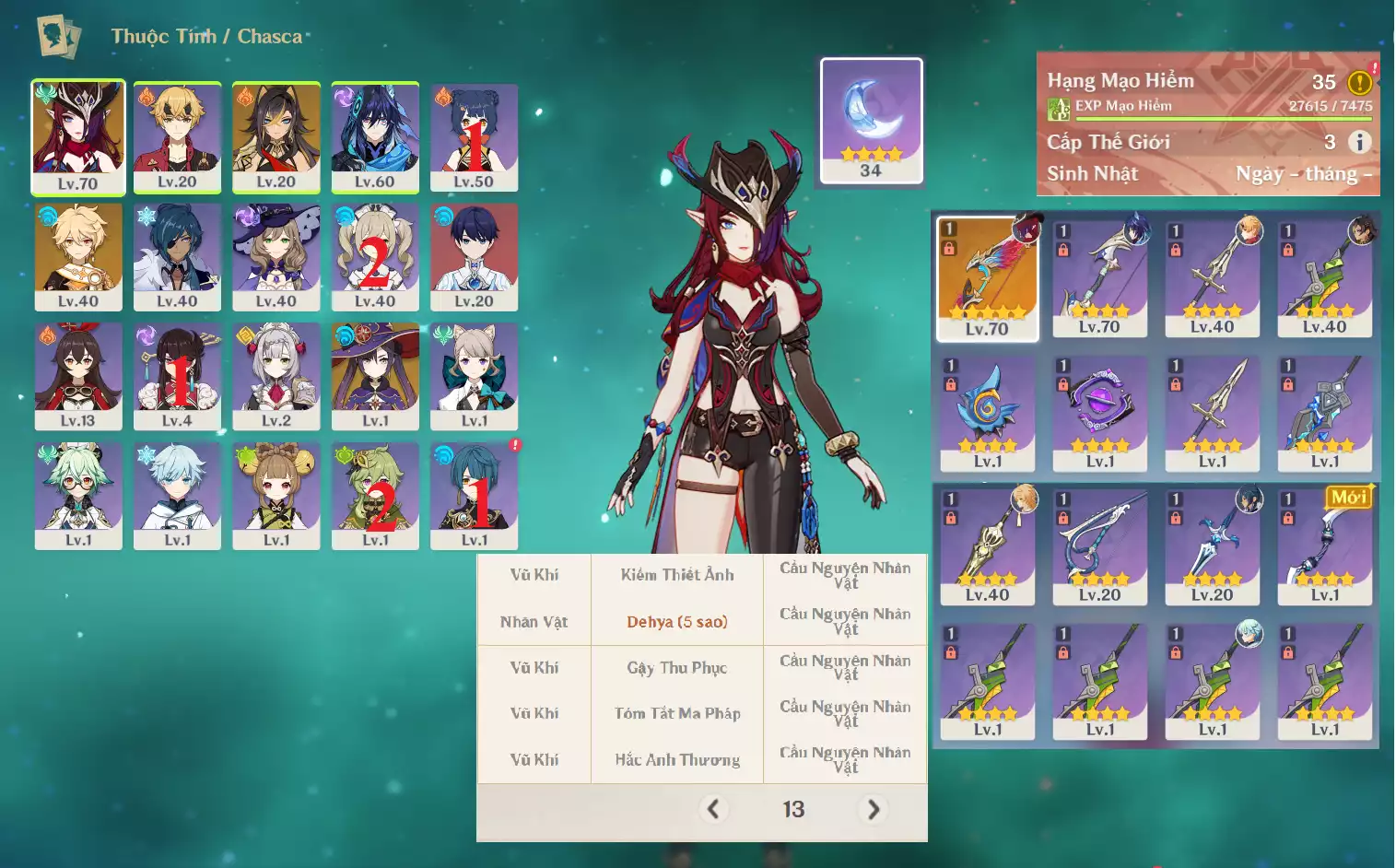Screen dimensions: 1396x868
Task: Click the yellow exclamation Adventure Rank icon
Action: pos(1360,83)
